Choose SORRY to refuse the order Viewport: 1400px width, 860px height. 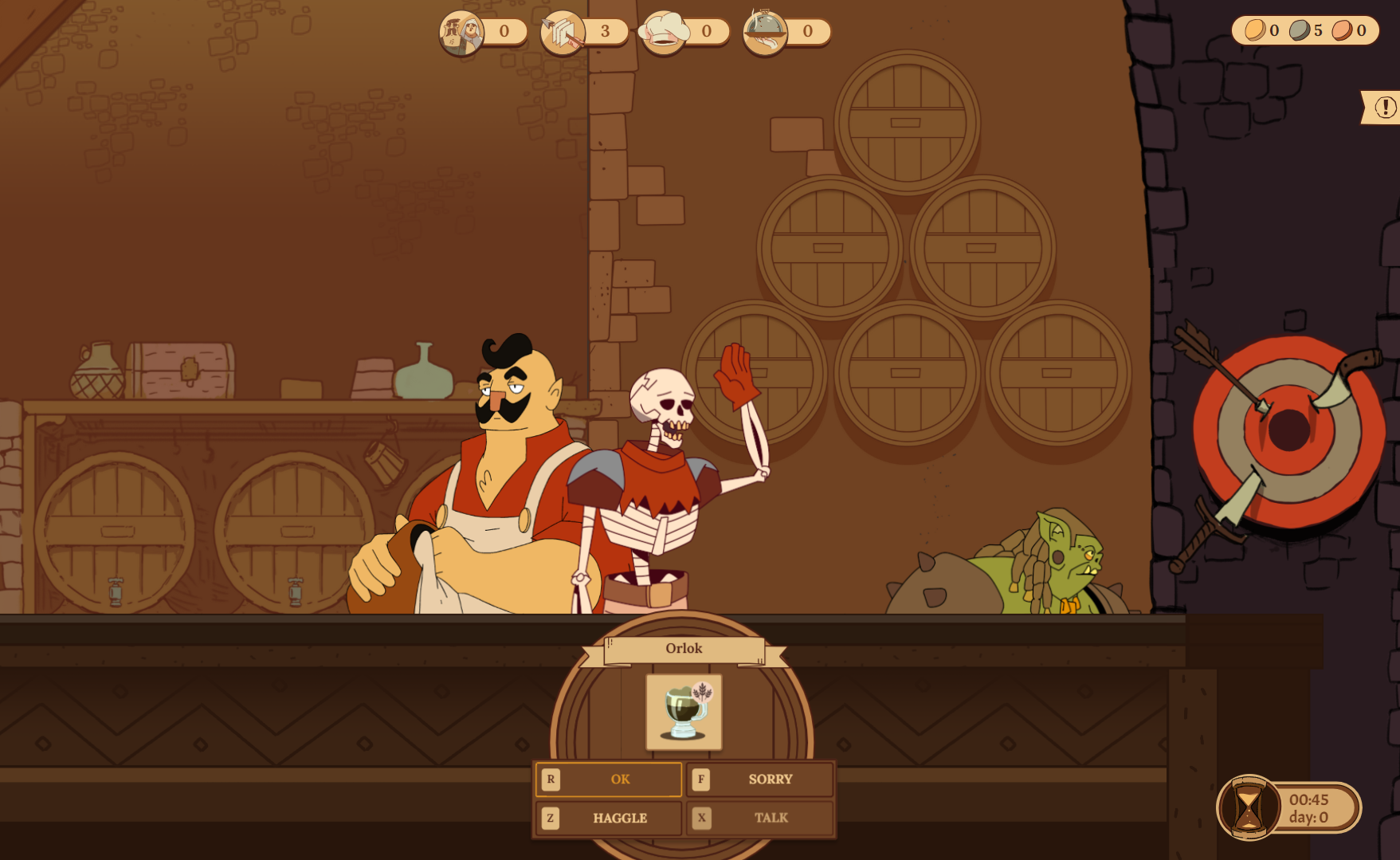(x=770, y=779)
